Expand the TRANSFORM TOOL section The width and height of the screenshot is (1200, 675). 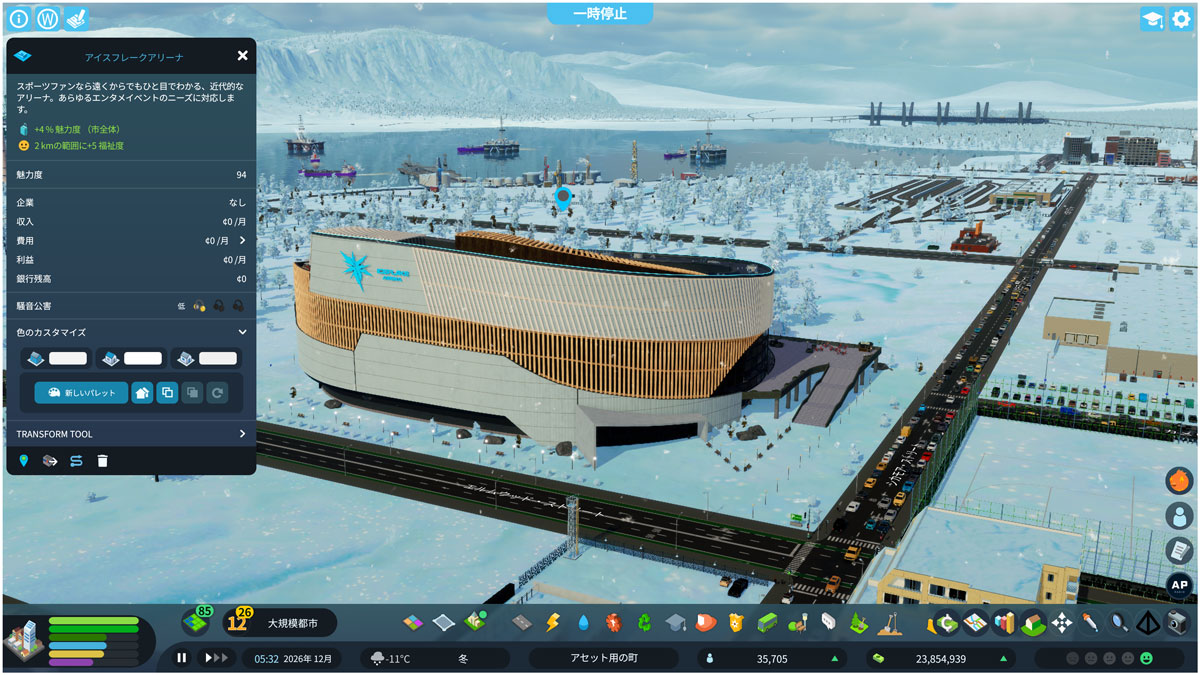point(242,434)
